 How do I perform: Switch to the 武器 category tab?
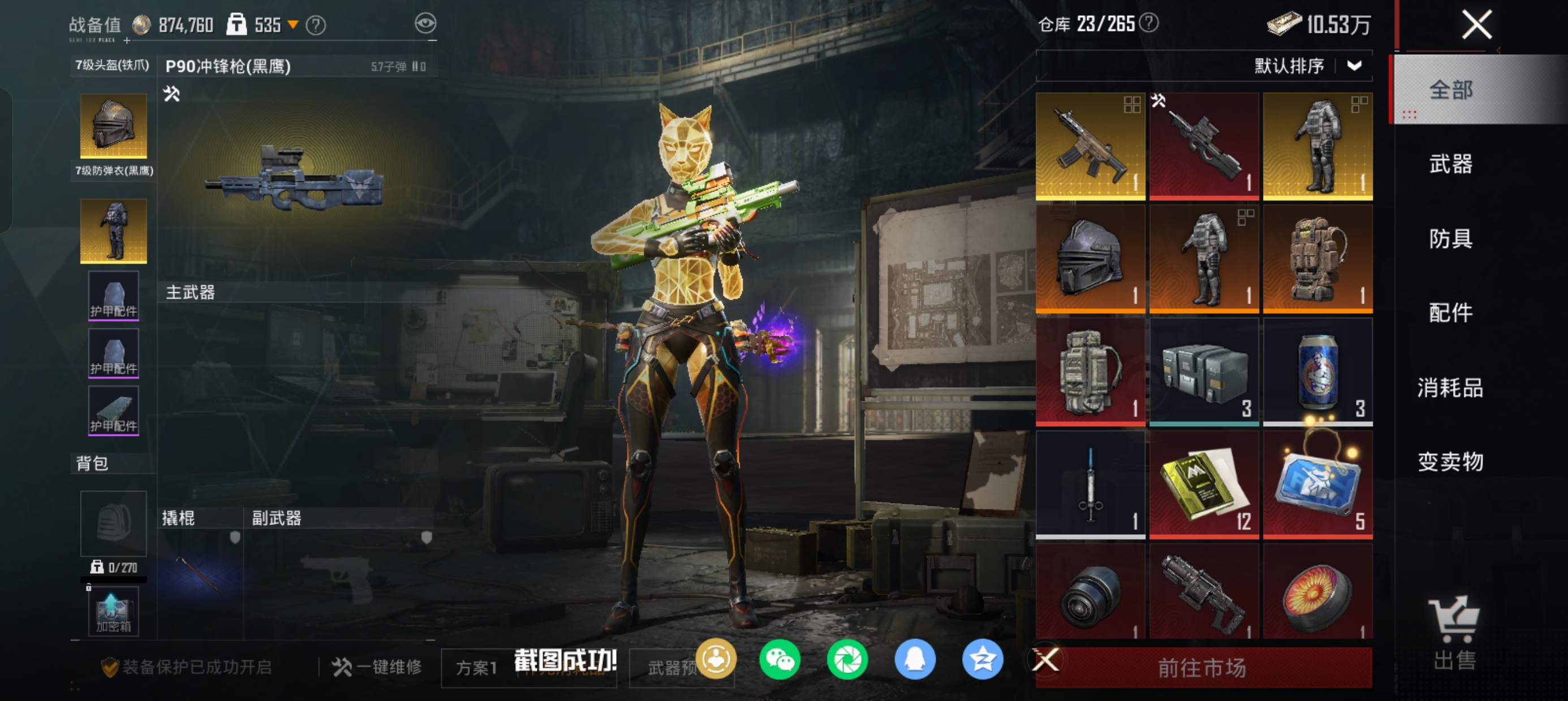(1450, 164)
